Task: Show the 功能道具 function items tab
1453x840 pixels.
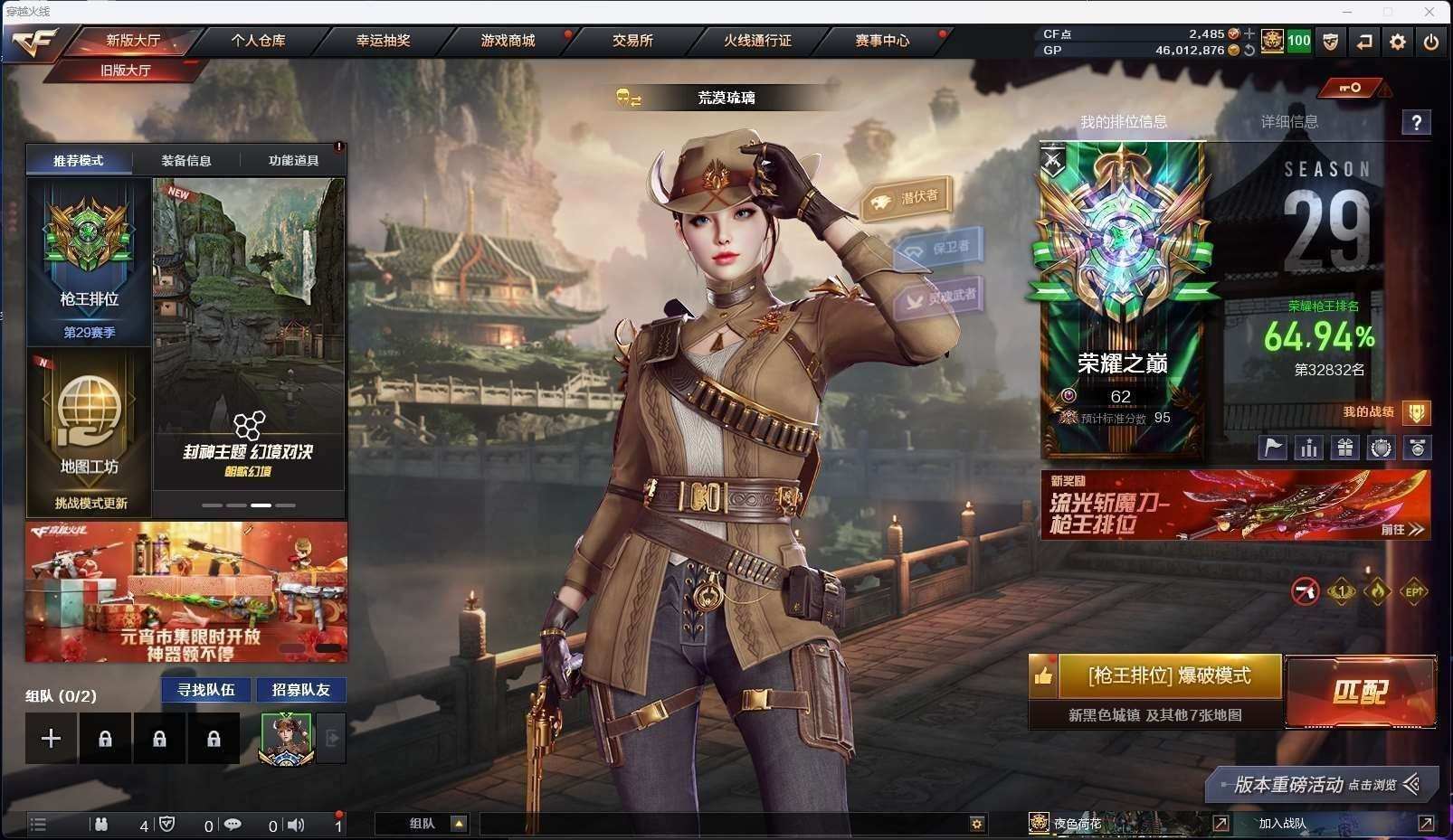Action: click(293, 161)
